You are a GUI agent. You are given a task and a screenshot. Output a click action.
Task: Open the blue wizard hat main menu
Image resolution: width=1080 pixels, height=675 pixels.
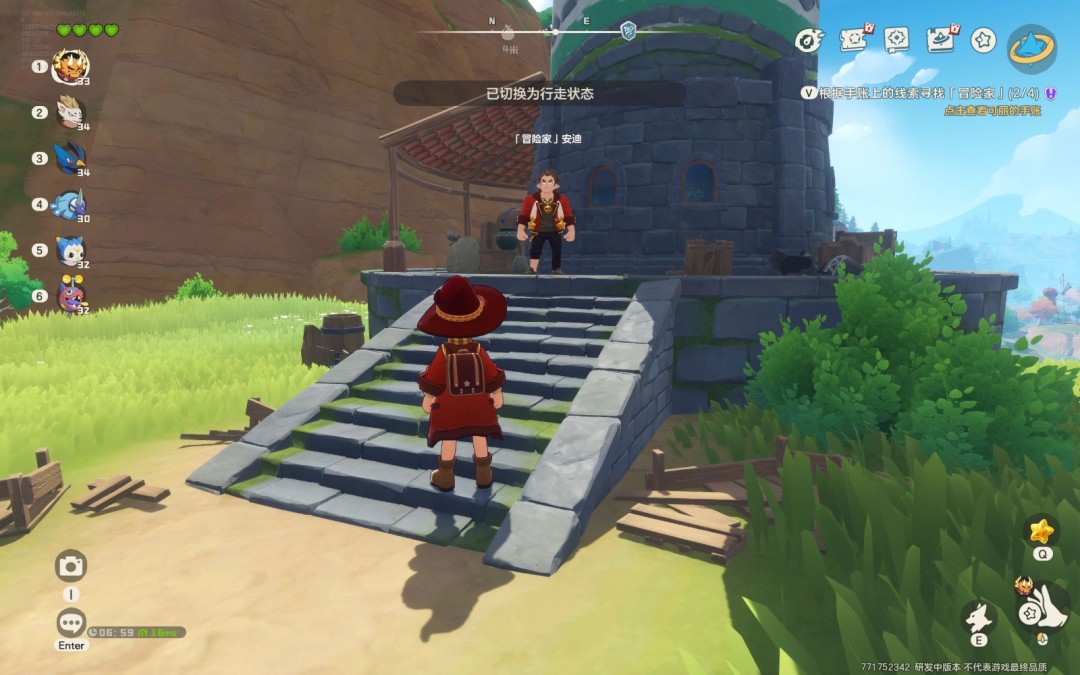click(1031, 48)
